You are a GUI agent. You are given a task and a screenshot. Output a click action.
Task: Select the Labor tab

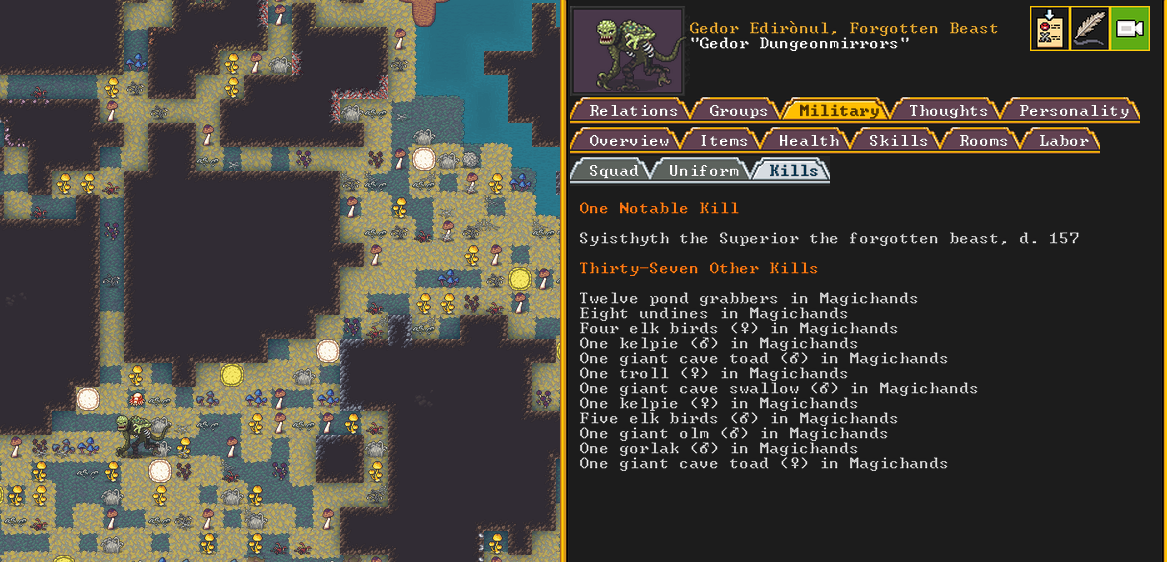point(1063,141)
